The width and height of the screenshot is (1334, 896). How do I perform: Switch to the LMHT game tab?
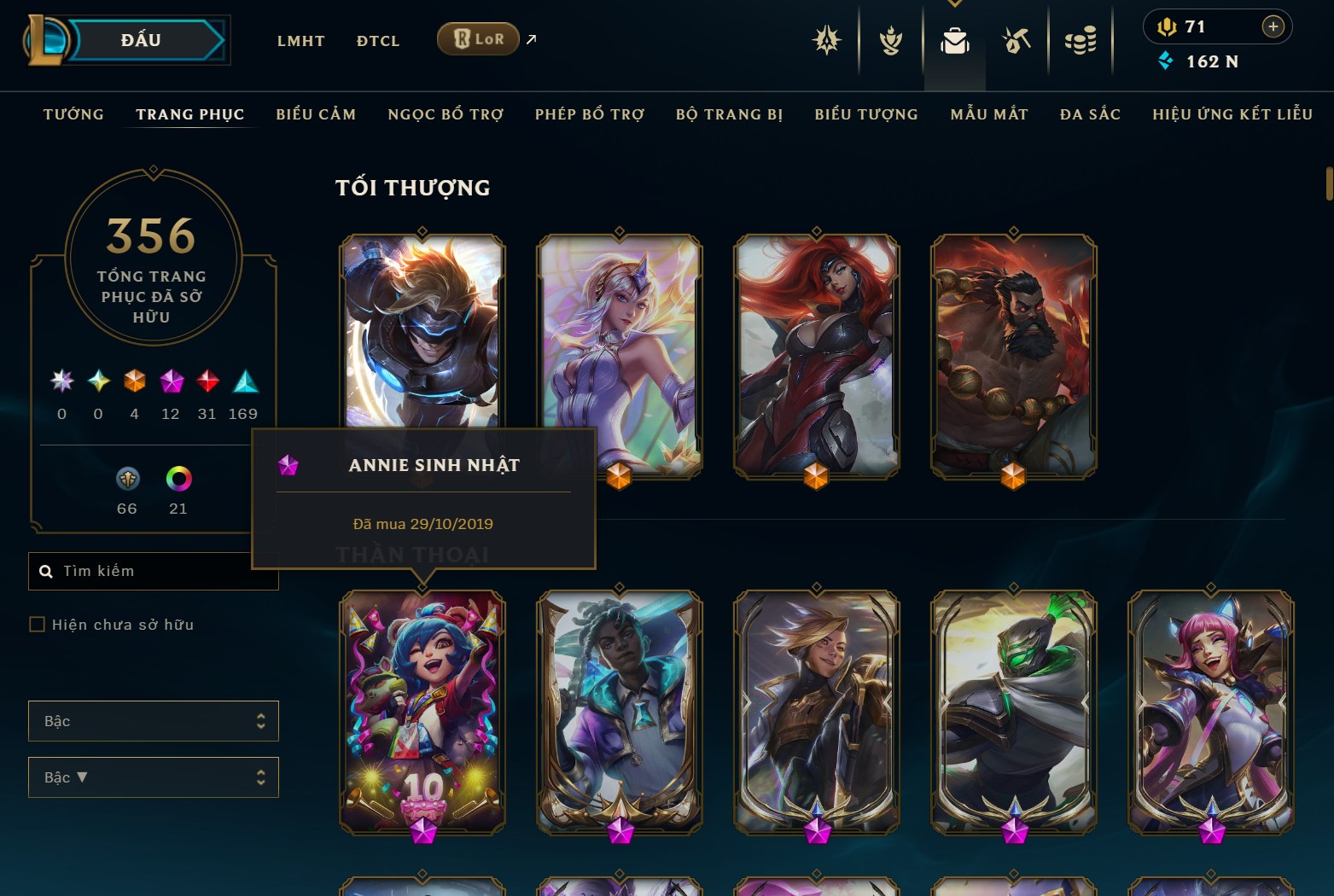pyautogui.click(x=300, y=40)
